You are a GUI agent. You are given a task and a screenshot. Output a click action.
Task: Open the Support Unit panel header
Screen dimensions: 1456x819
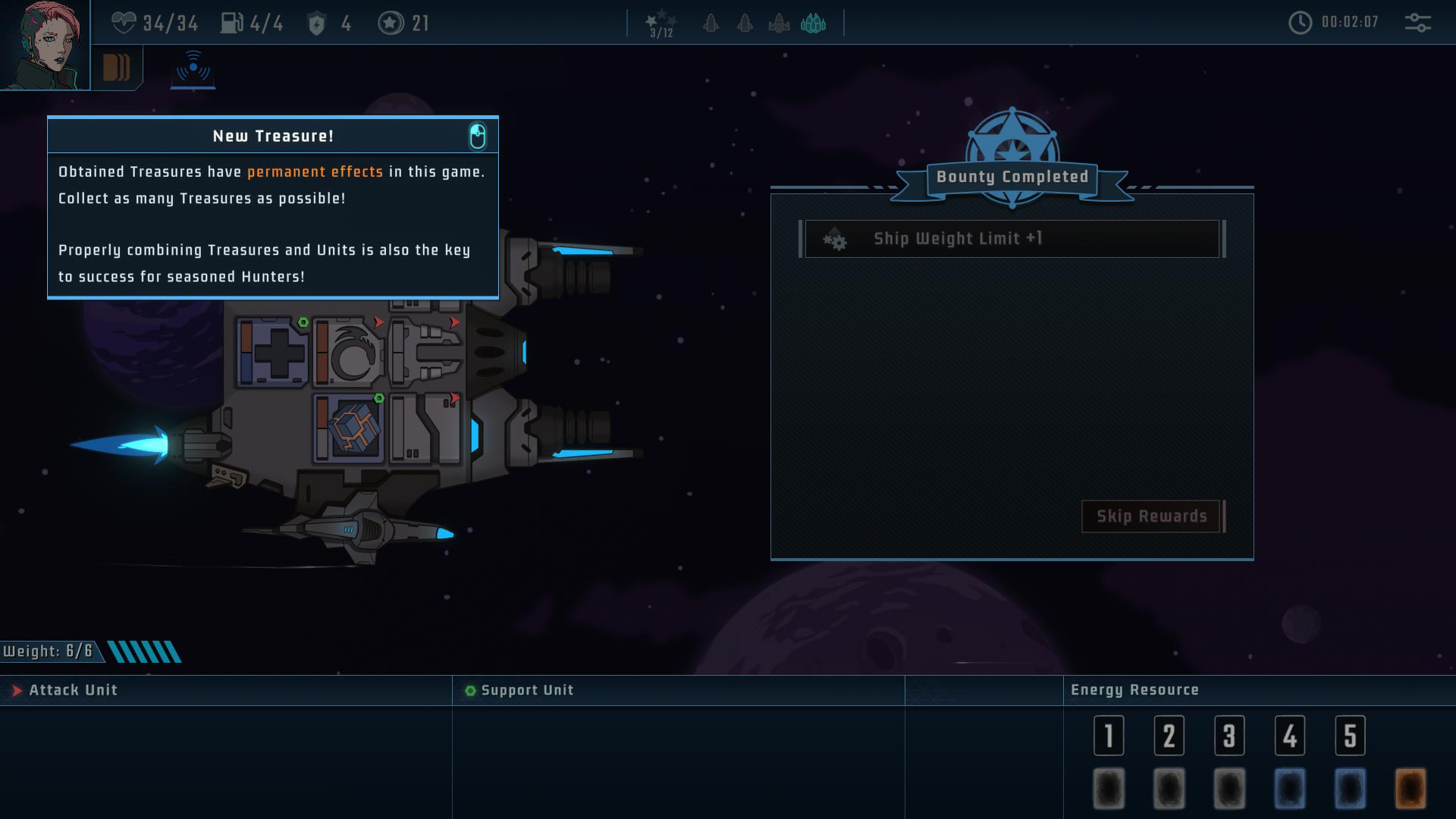tap(527, 690)
